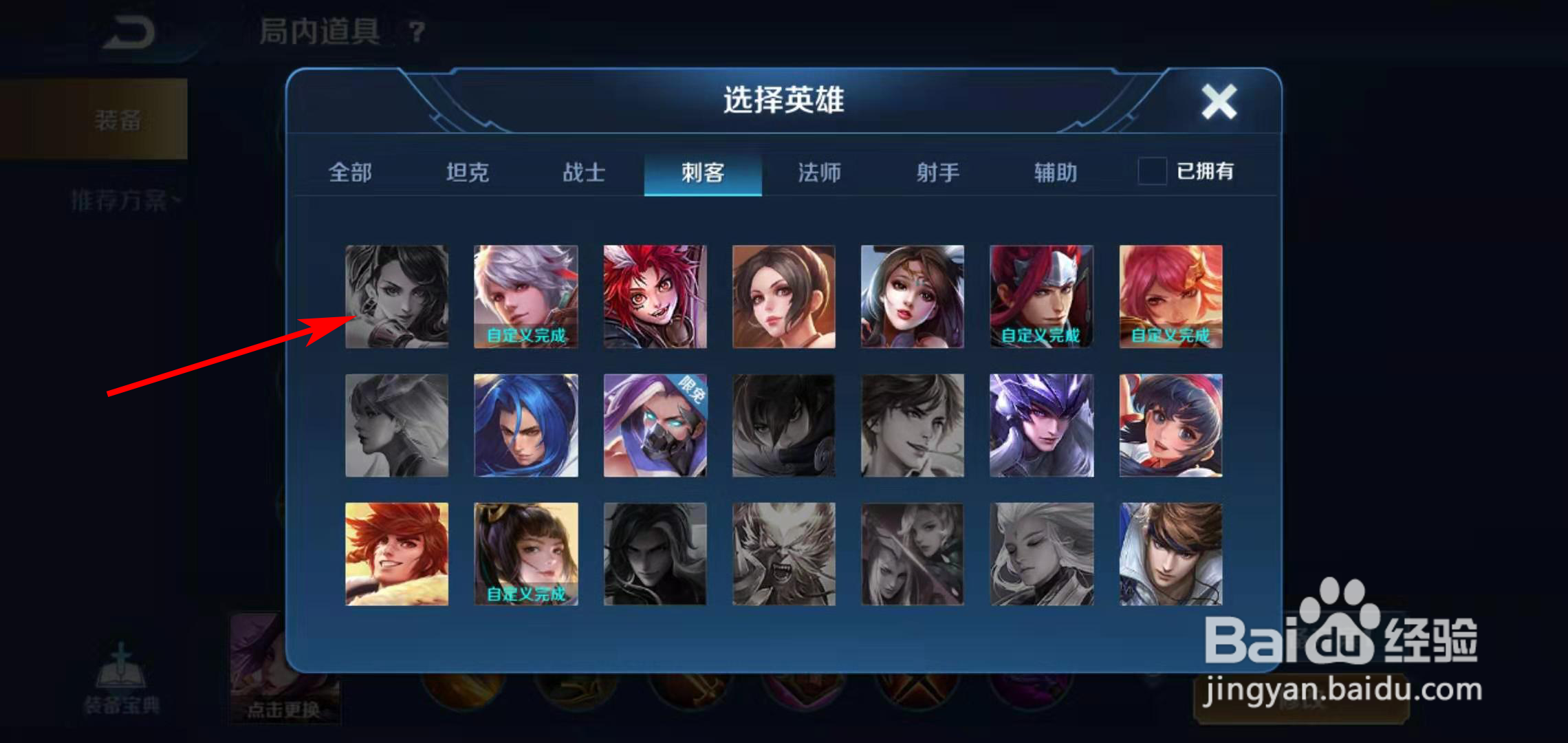1568x743 pixels.
Task: Select the grayscale hero portrait pointed by red arrow
Action: (x=396, y=296)
